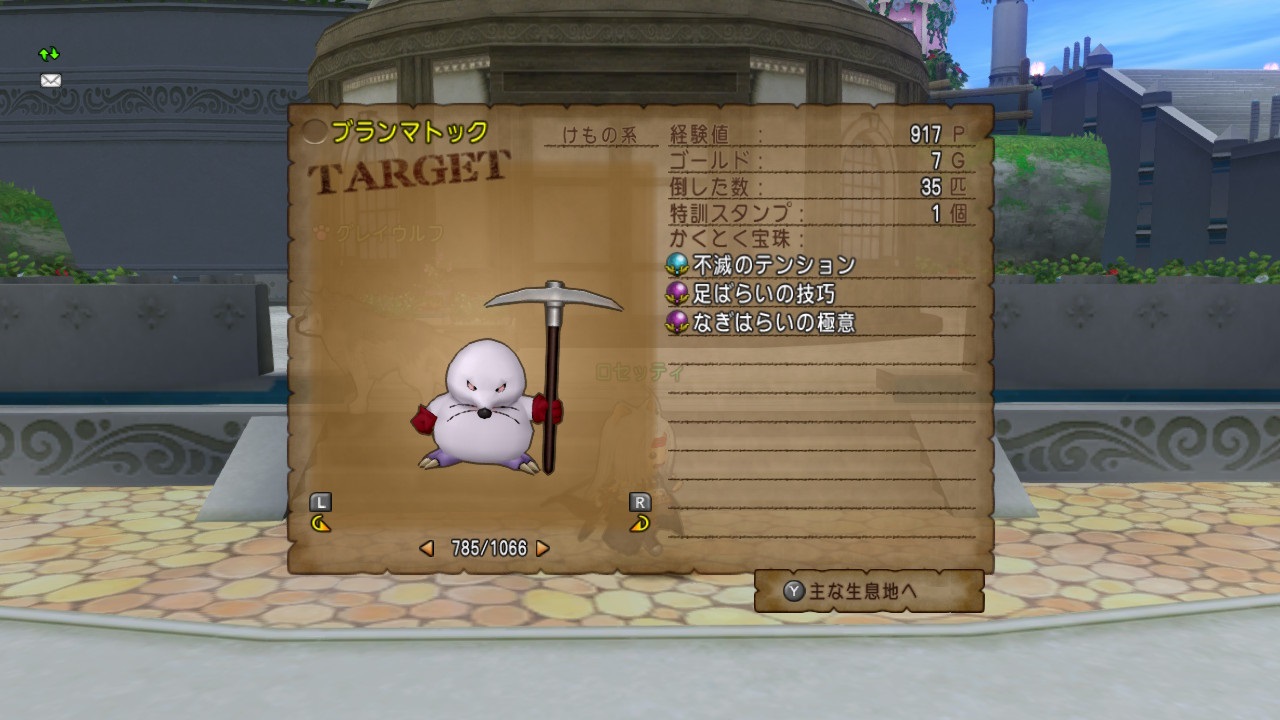Go to previous monster entry arrow
Image resolution: width=1280 pixels, height=720 pixels.
pos(427,548)
